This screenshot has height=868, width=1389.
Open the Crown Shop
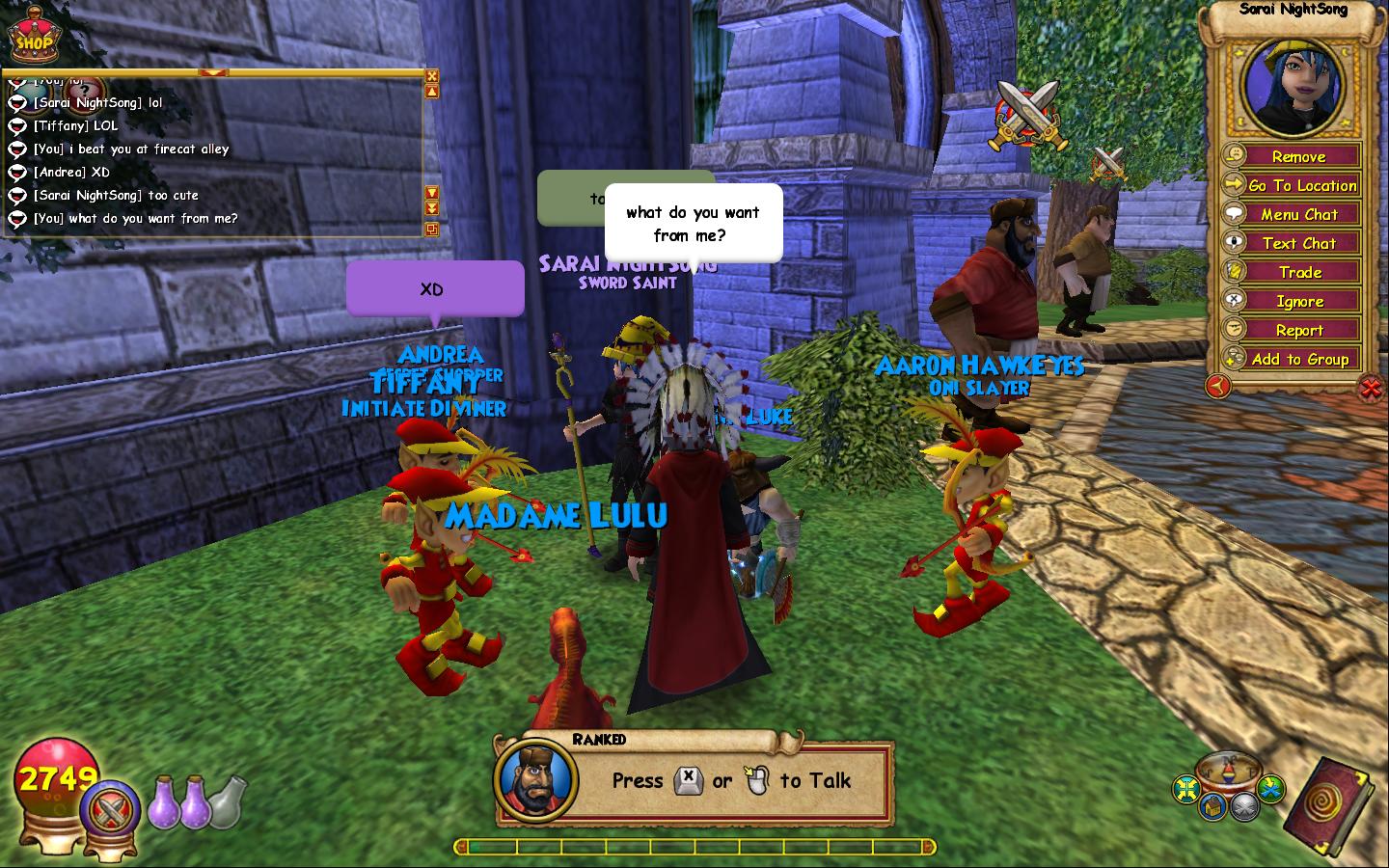(x=33, y=37)
